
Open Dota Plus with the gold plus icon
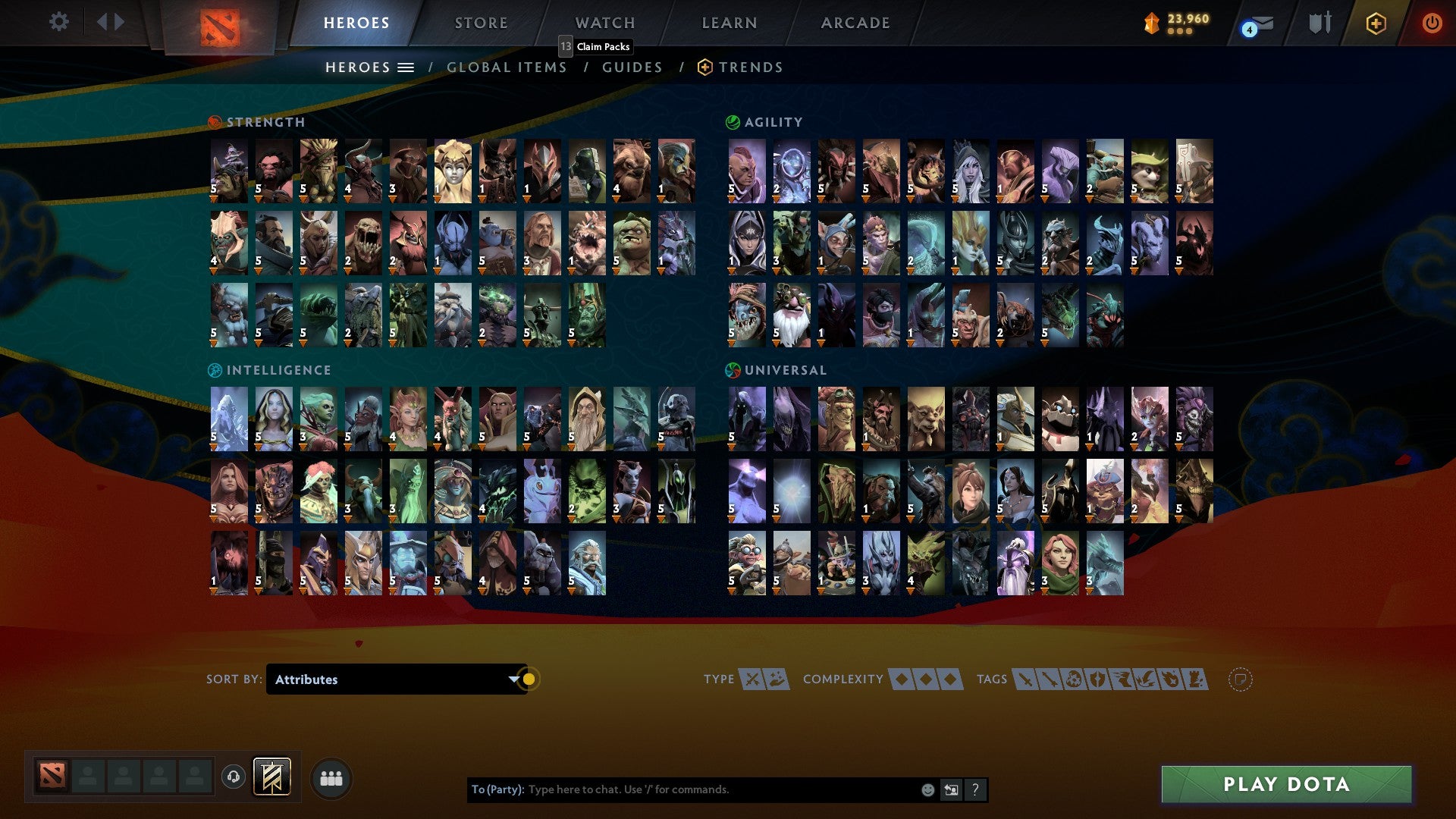pos(1378,24)
